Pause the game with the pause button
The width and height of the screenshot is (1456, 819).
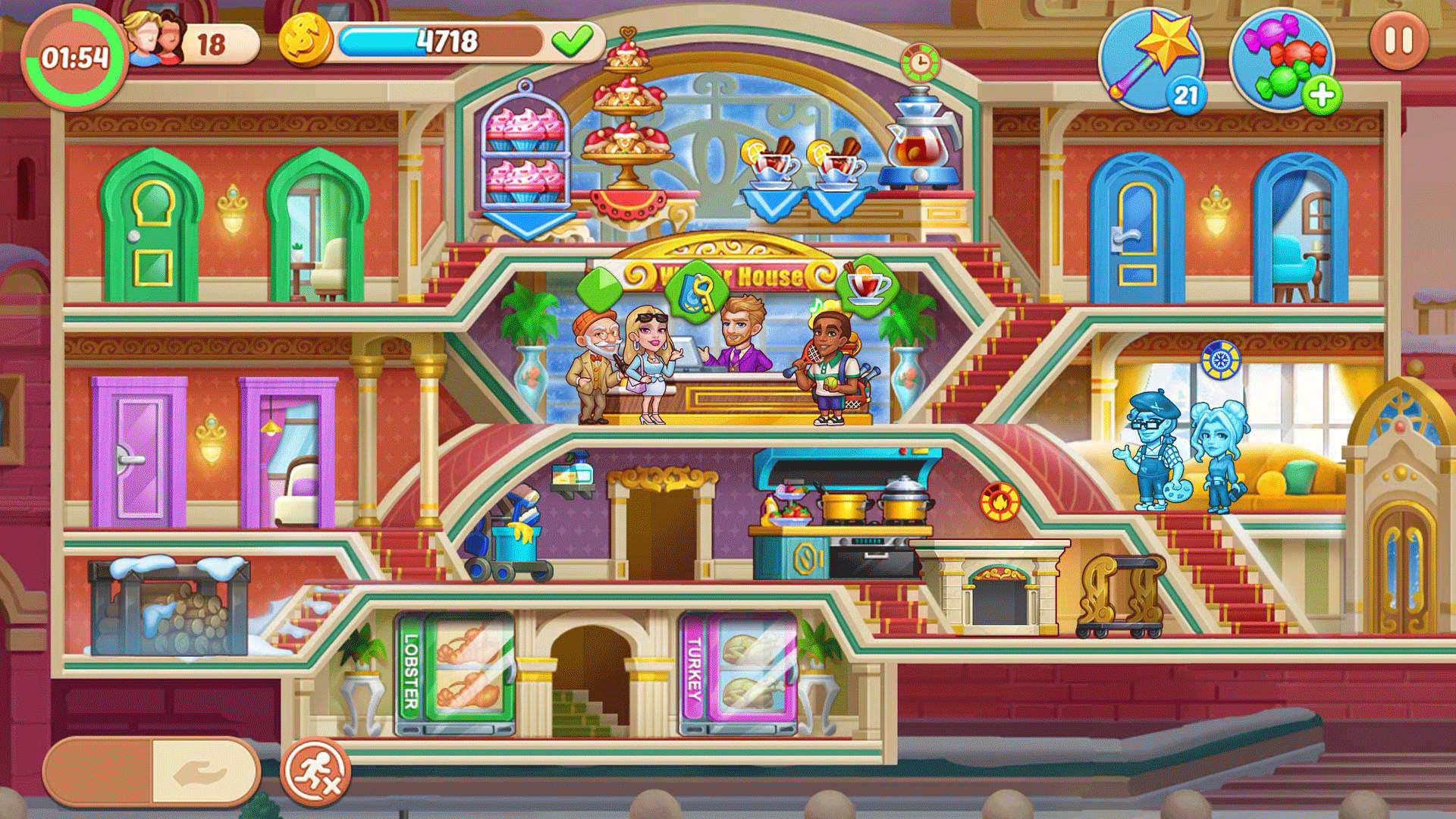click(x=1398, y=42)
